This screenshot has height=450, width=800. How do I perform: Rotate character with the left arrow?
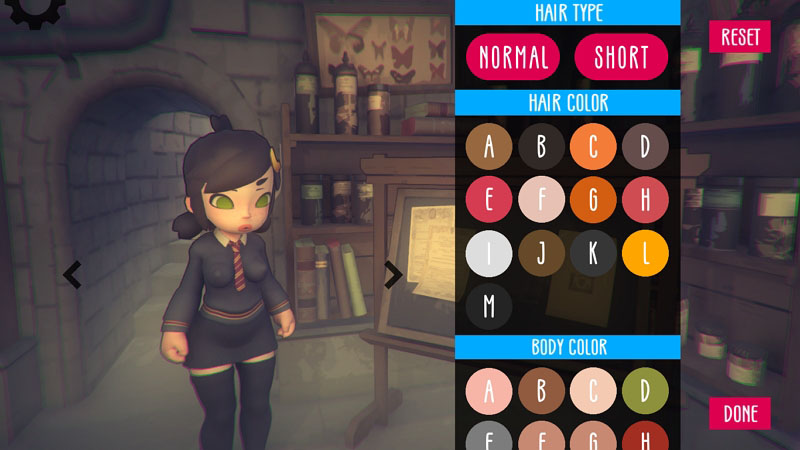tap(72, 274)
